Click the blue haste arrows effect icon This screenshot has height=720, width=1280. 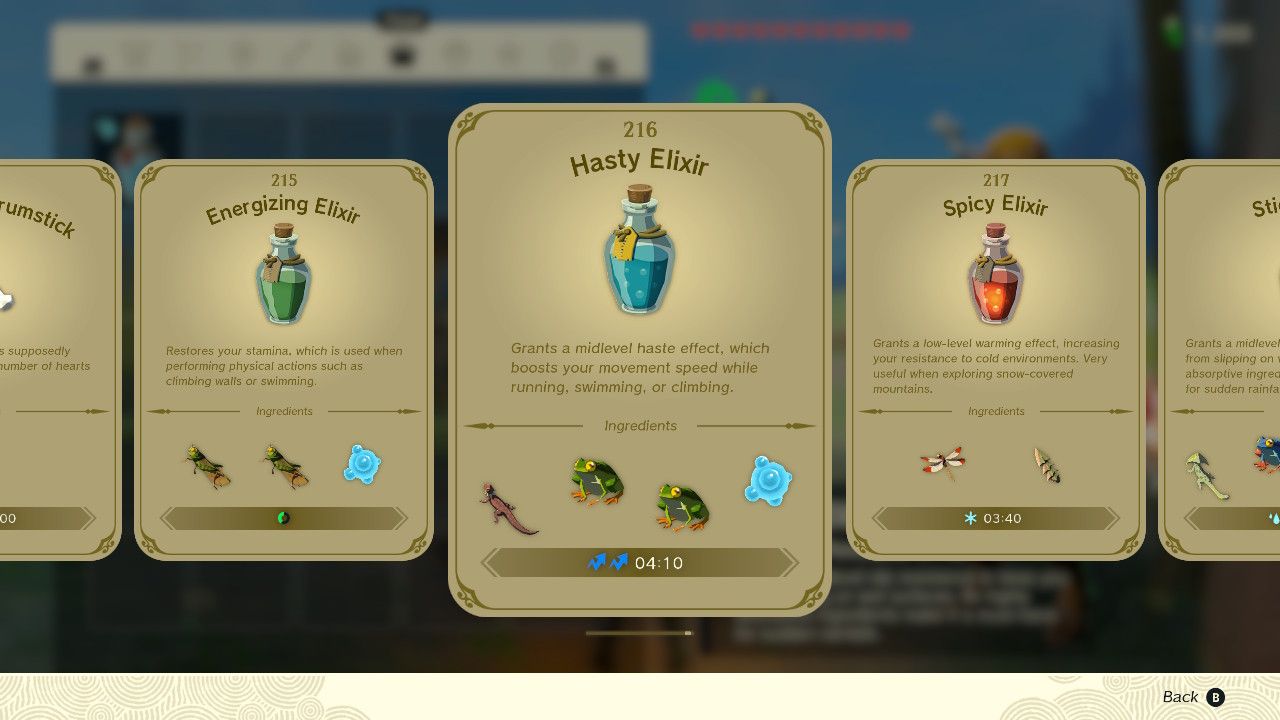point(608,562)
